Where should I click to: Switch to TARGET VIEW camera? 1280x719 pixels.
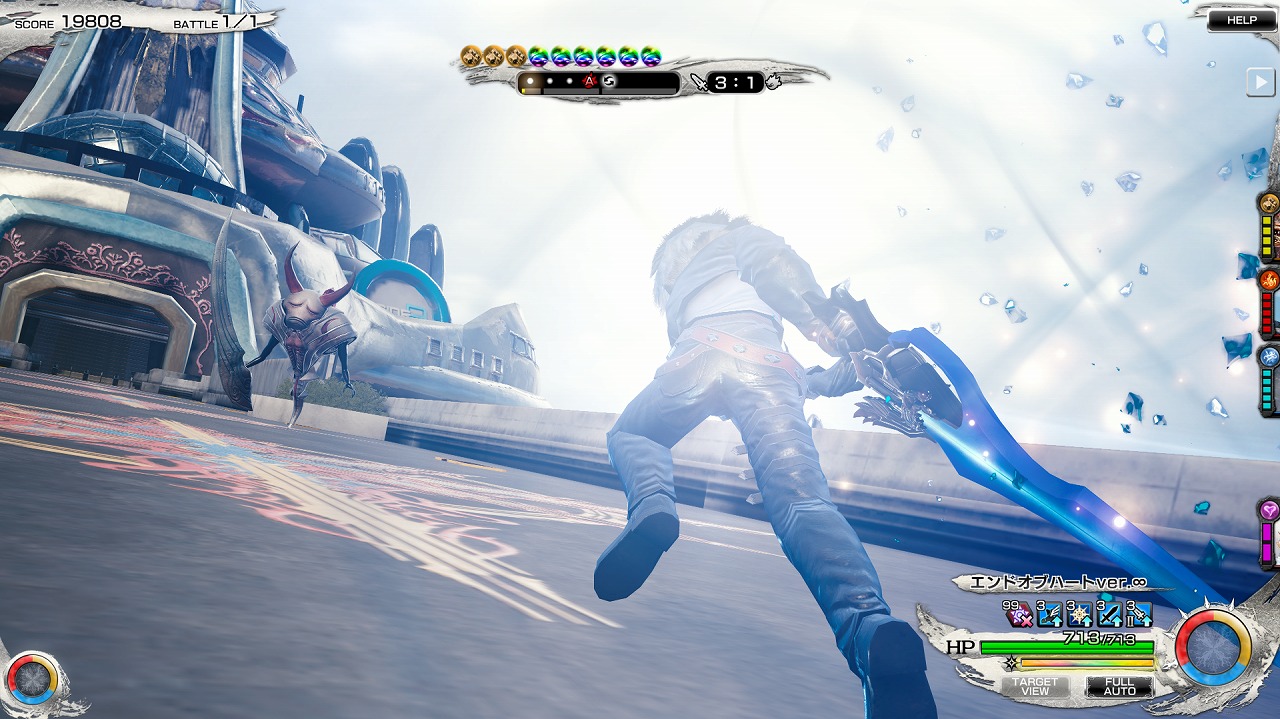point(1035,687)
